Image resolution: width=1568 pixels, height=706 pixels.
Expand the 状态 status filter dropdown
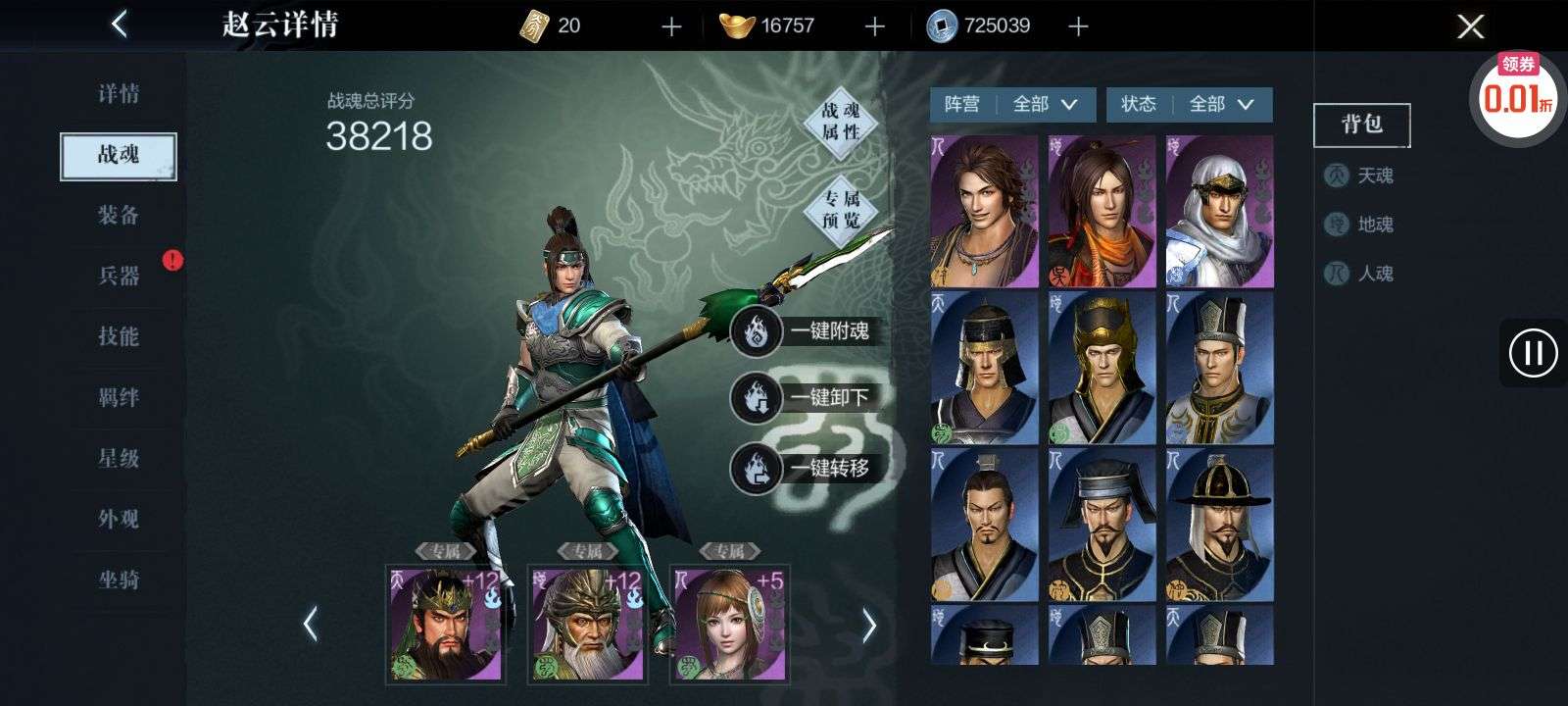click(1189, 104)
